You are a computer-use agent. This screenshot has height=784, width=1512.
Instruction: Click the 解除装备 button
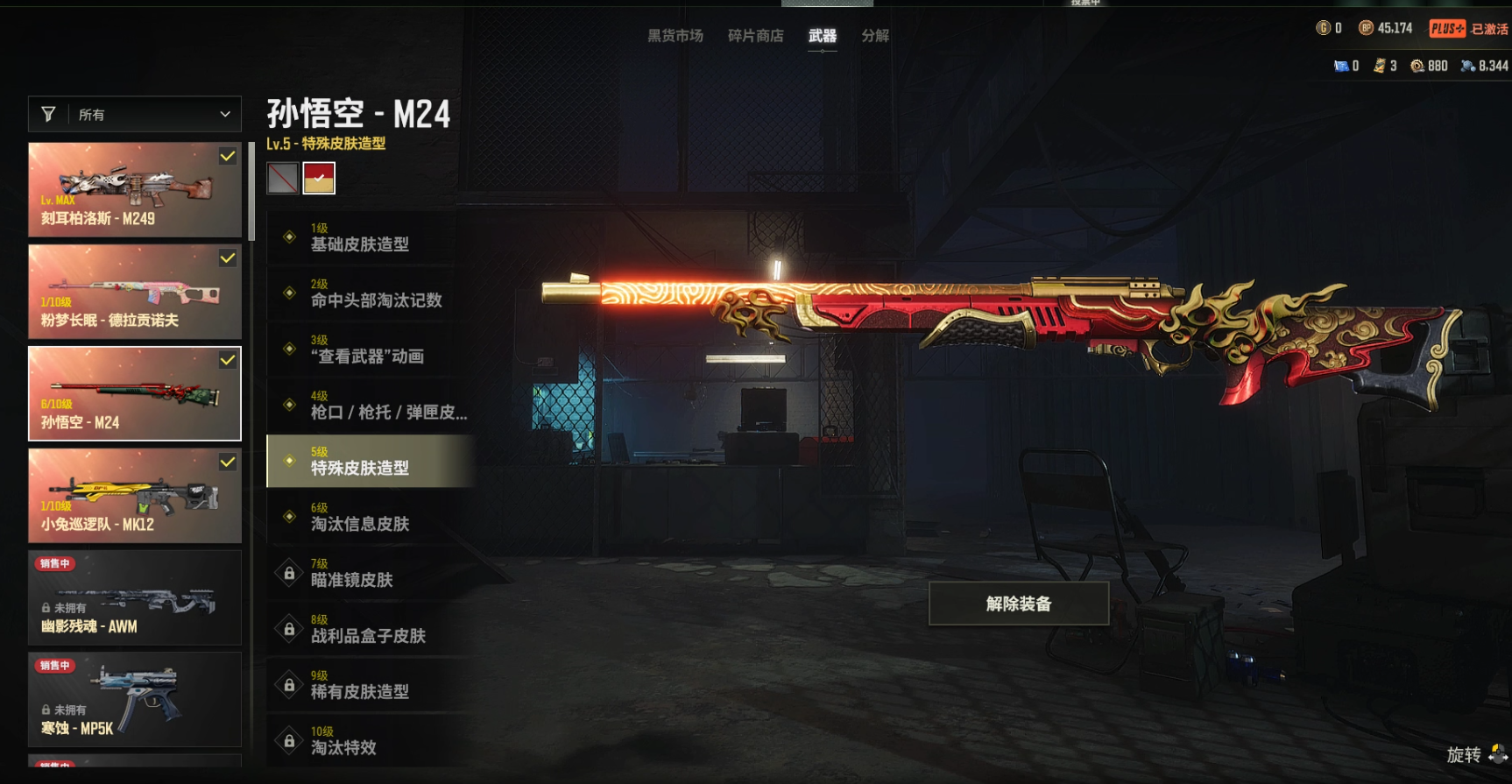coord(1018,604)
